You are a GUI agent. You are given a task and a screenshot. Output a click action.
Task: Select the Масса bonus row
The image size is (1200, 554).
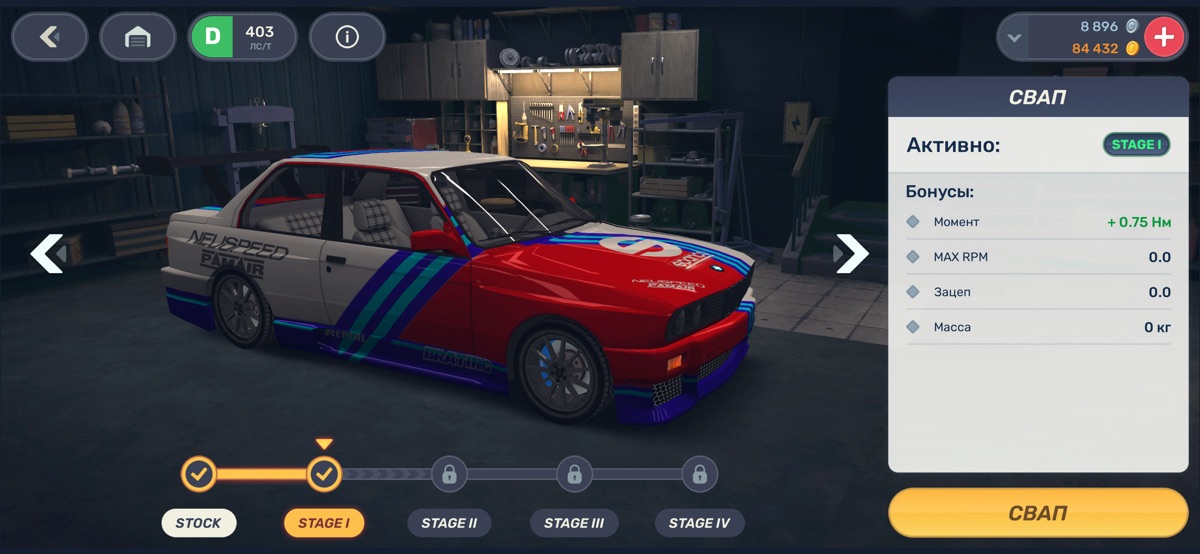pyautogui.click(x=1038, y=327)
